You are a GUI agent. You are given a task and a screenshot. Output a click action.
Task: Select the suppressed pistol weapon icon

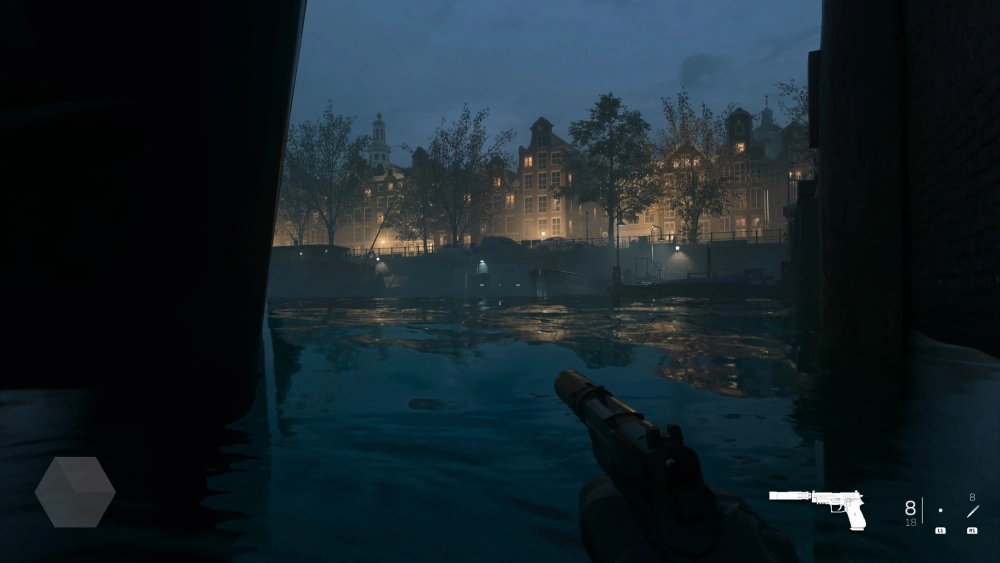point(817,507)
